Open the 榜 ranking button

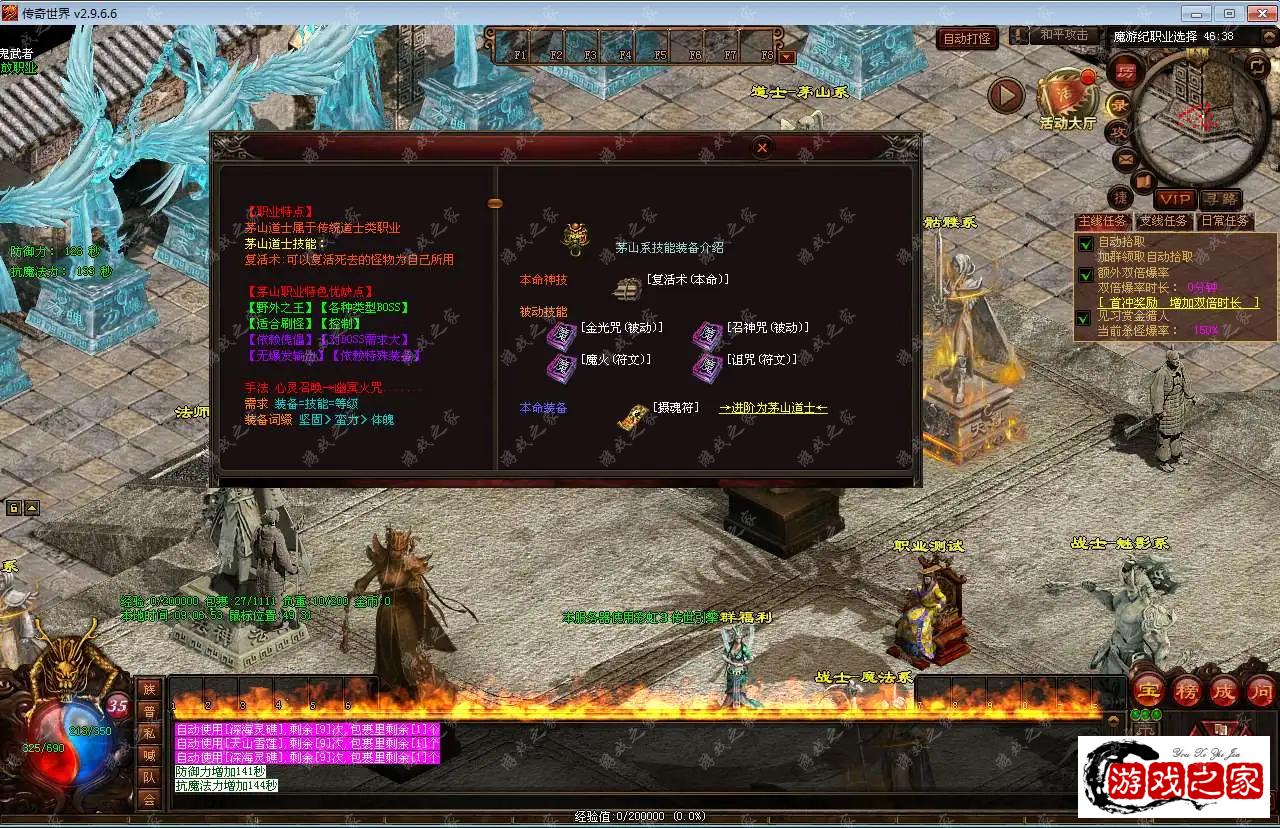tap(1187, 690)
